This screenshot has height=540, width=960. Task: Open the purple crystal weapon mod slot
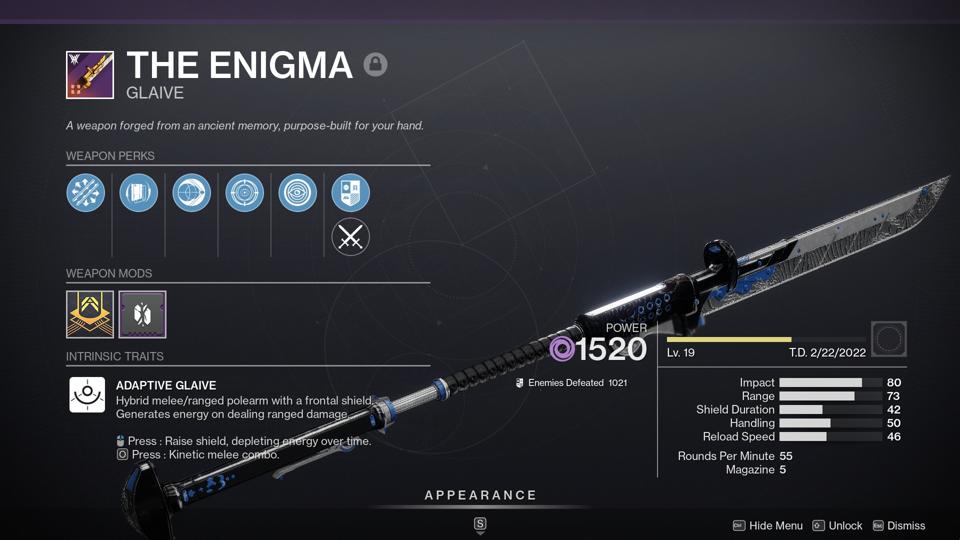(x=142, y=314)
